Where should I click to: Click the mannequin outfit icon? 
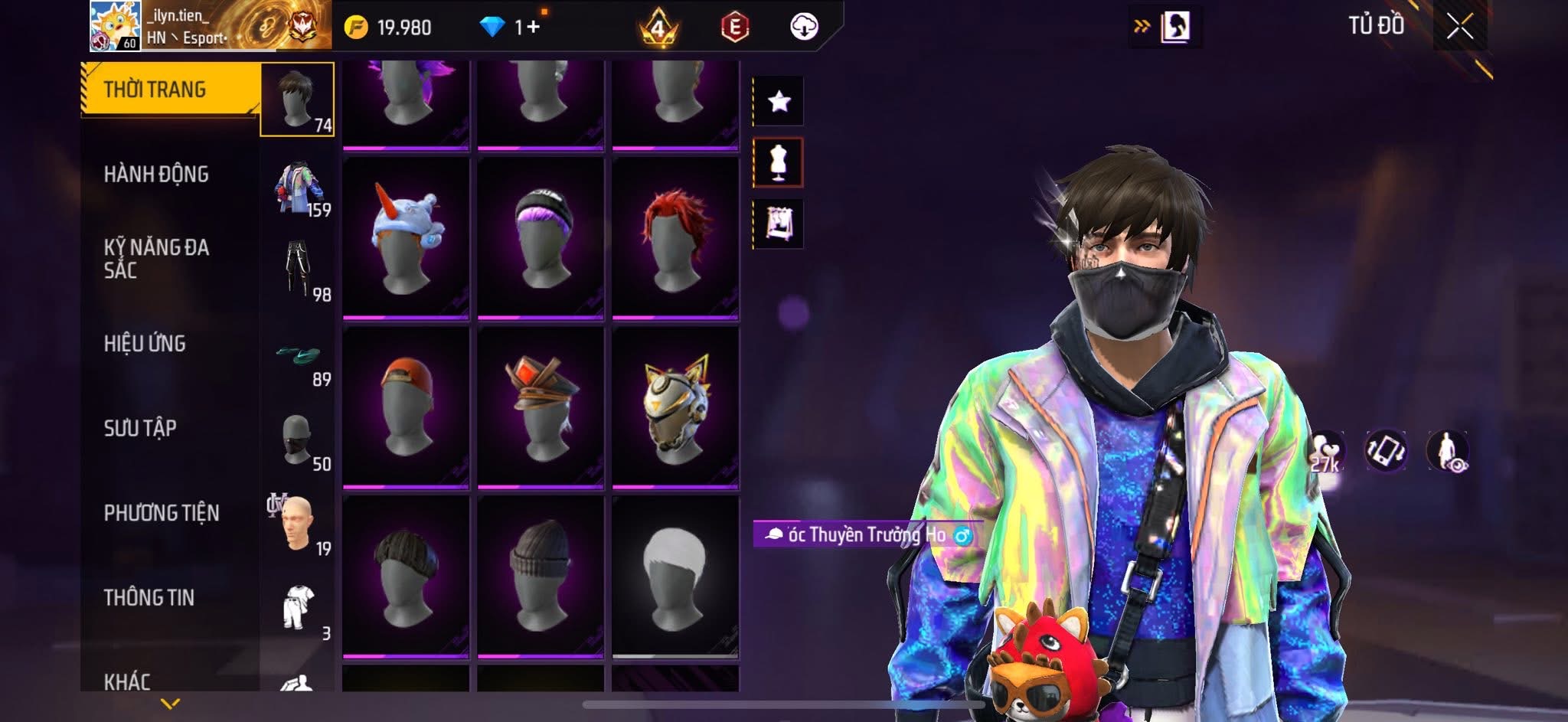click(779, 162)
